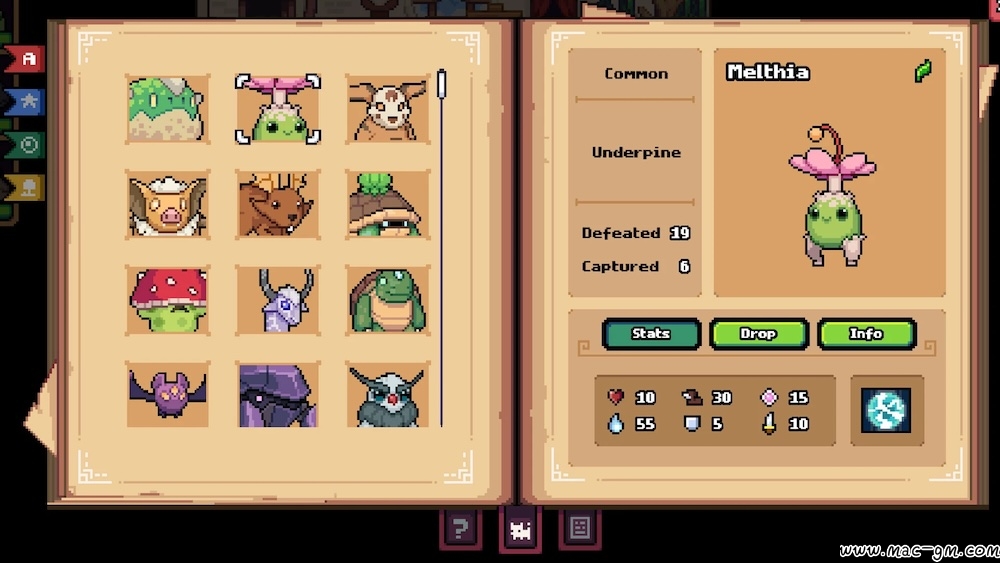Open the list page tab below the book
The width and height of the screenshot is (1000, 563).
coord(580,526)
